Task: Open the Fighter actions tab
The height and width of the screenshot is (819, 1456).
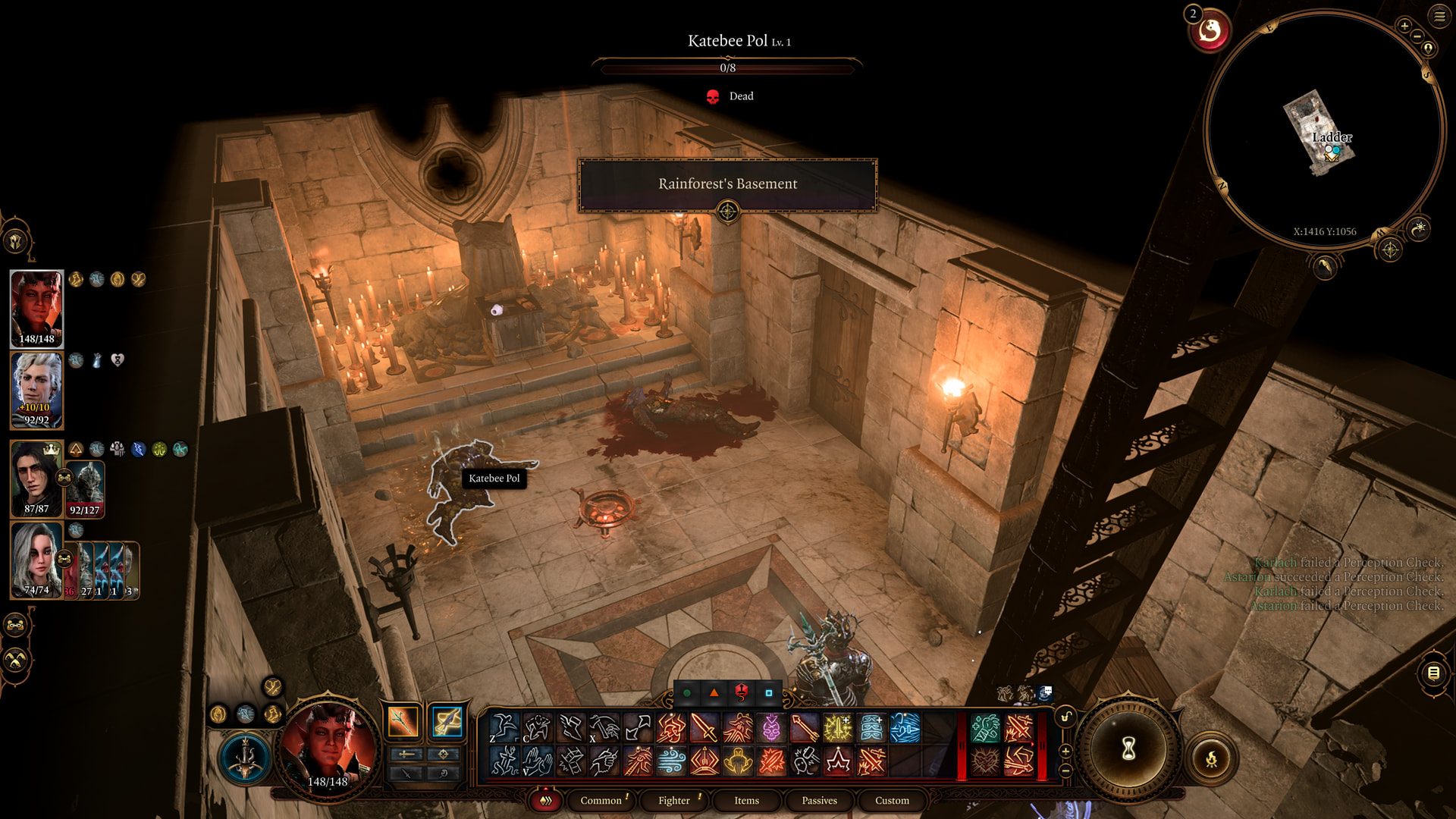Action: pyautogui.click(x=673, y=800)
